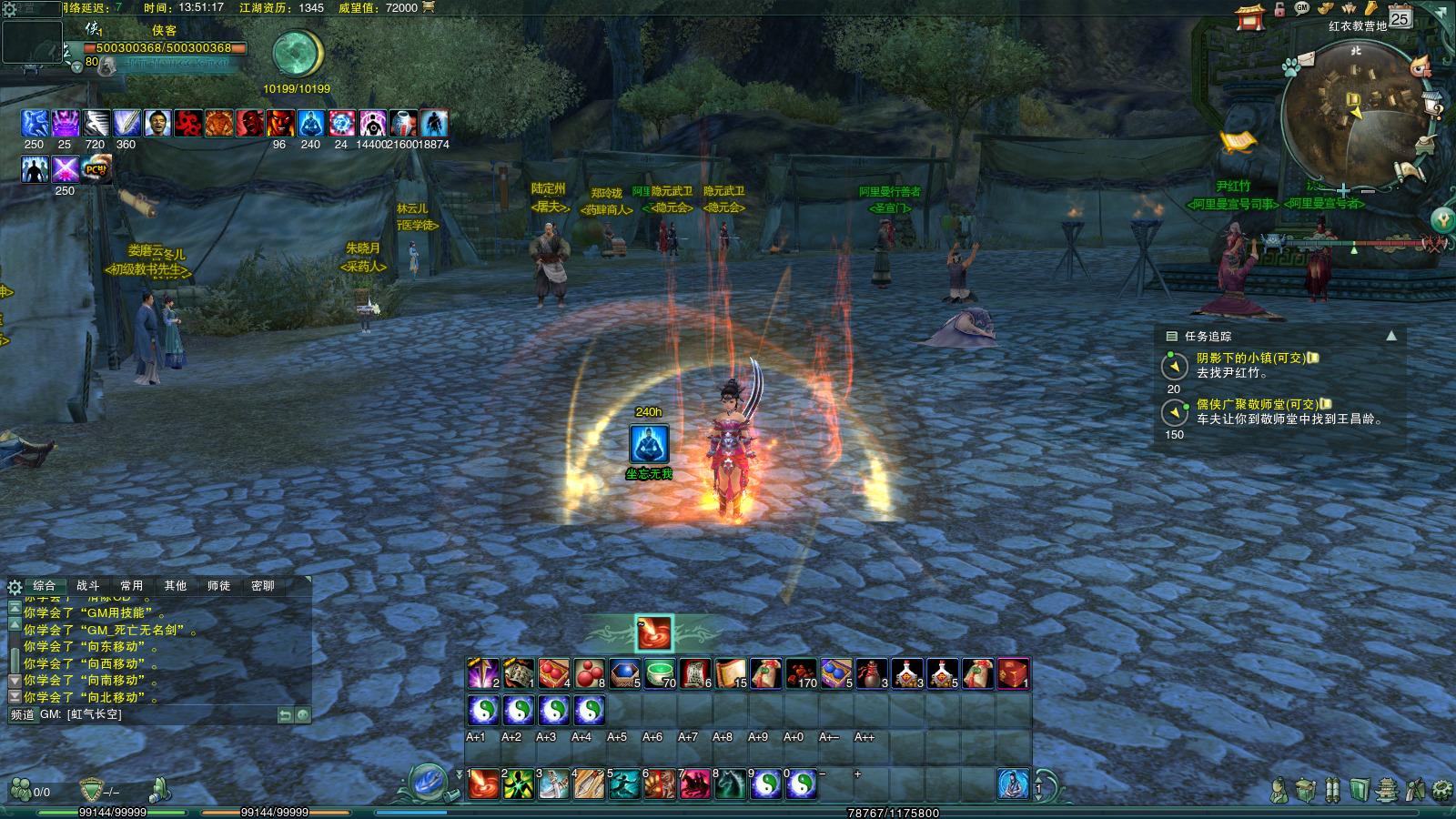This screenshot has height=819, width=1456.
Task: Open the 密聊 chat tab
Action: [x=263, y=586]
